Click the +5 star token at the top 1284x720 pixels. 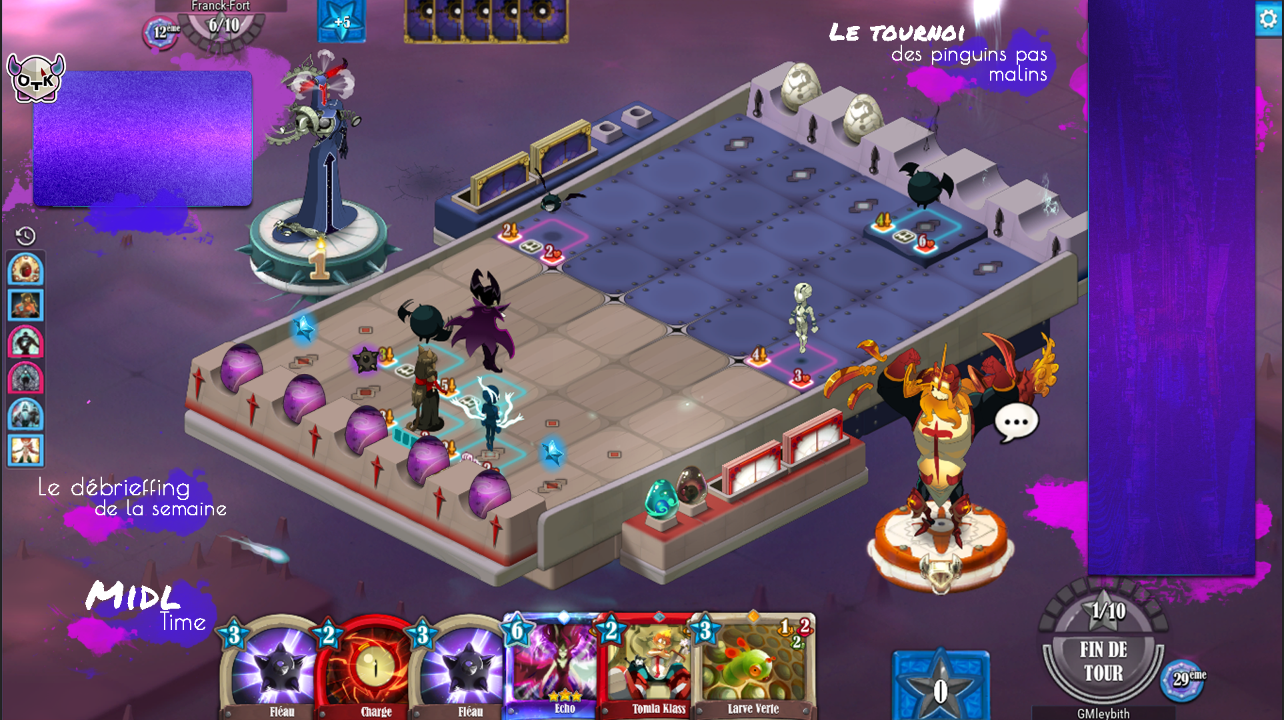(x=340, y=22)
